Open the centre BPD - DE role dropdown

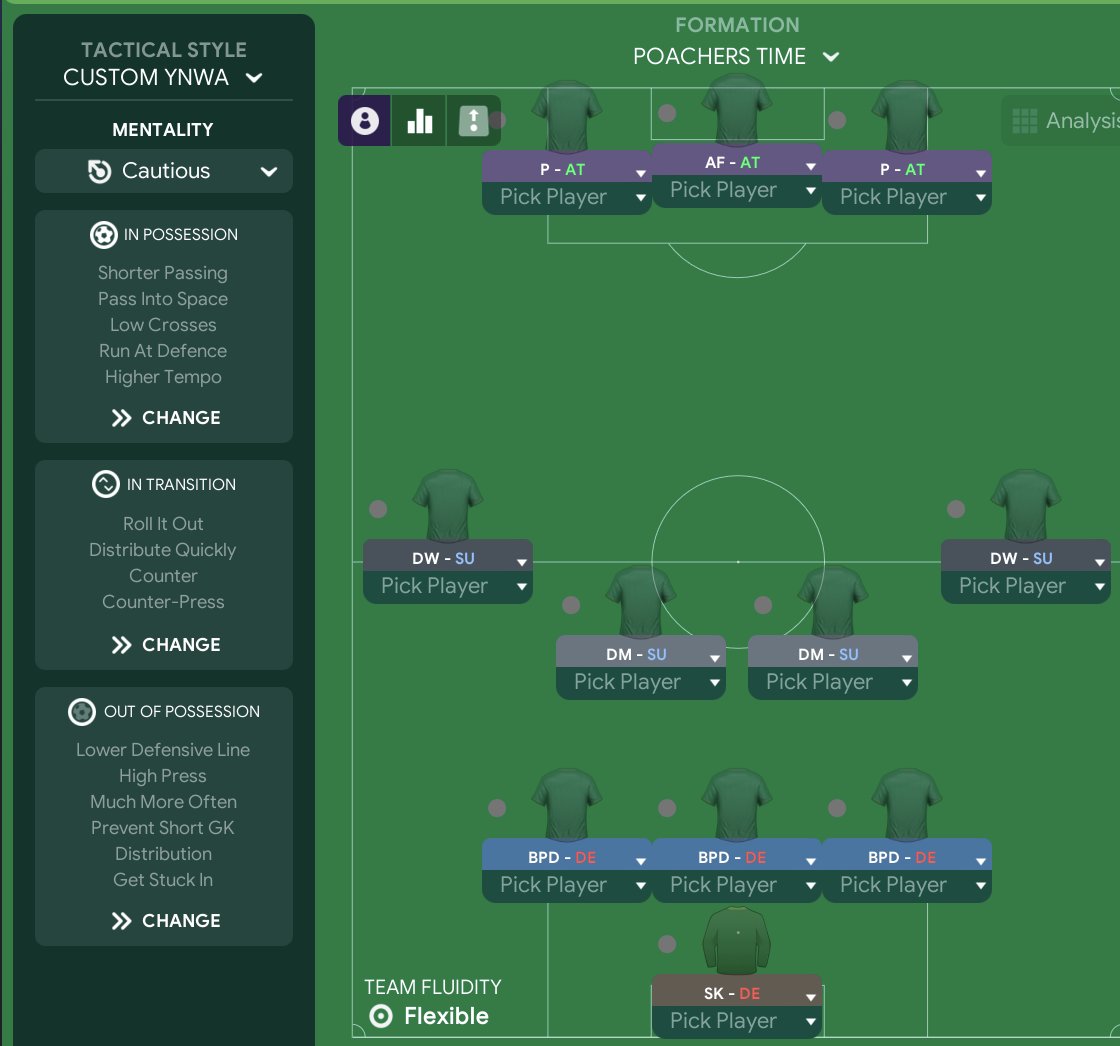pos(736,858)
